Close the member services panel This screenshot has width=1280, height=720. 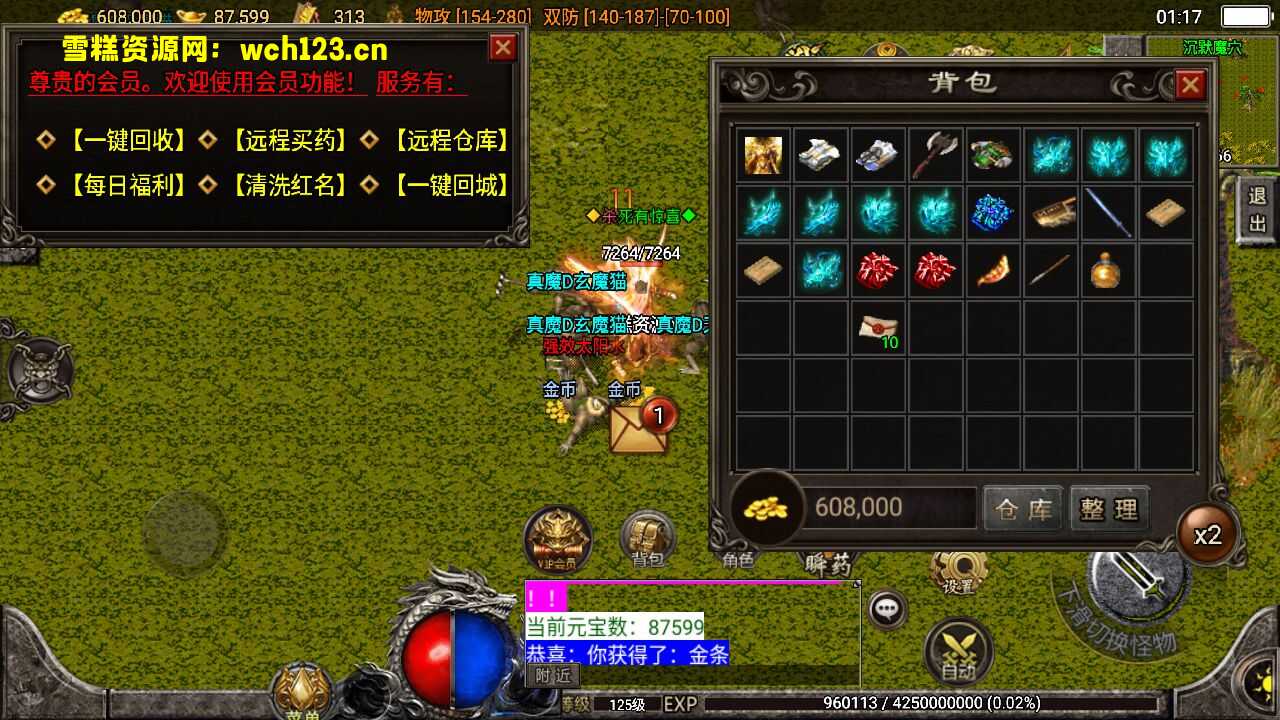(502, 48)
